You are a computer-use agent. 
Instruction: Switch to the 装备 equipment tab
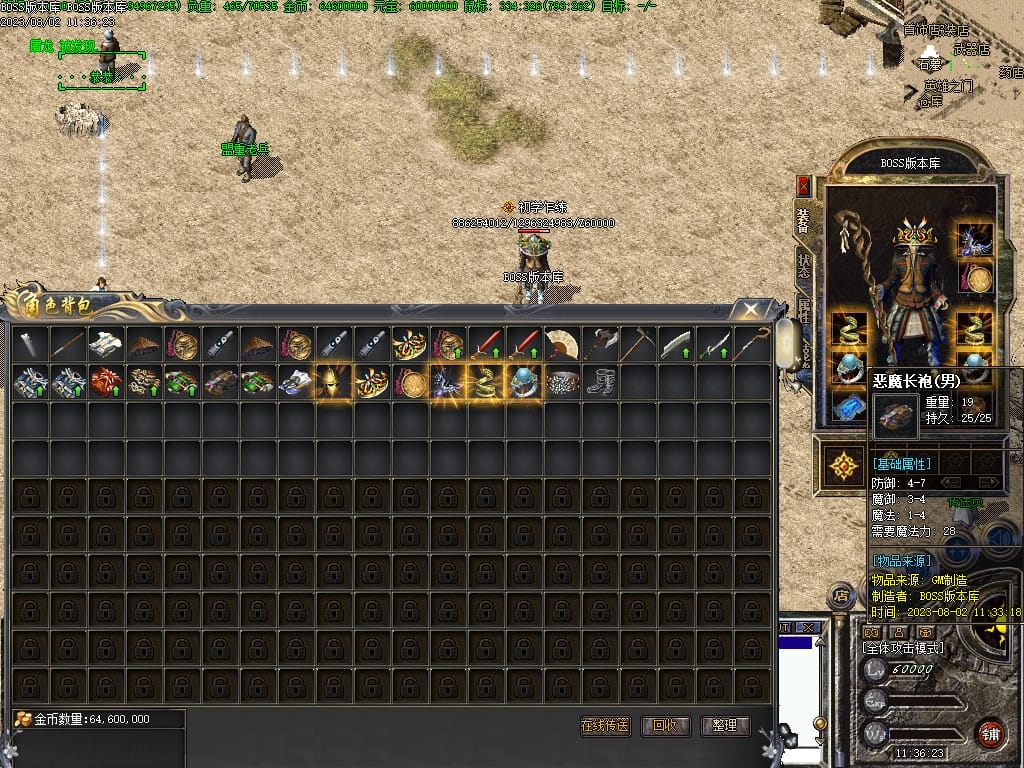pyautogui.click(x=803, y=220)
